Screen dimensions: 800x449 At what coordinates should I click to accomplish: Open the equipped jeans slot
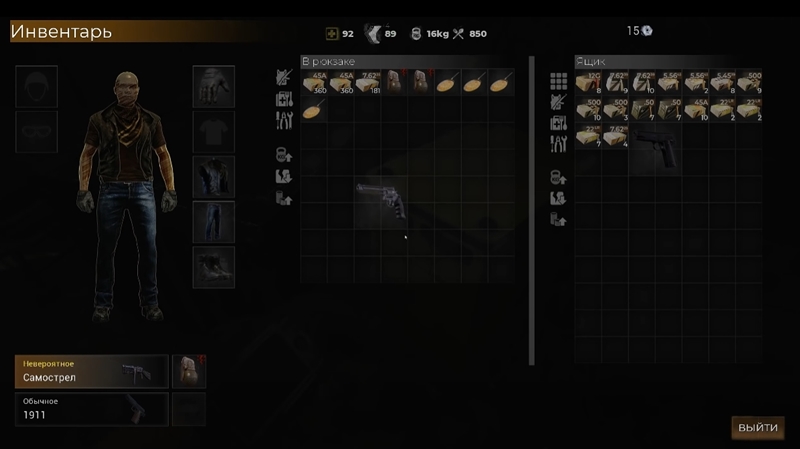point(213,221)
